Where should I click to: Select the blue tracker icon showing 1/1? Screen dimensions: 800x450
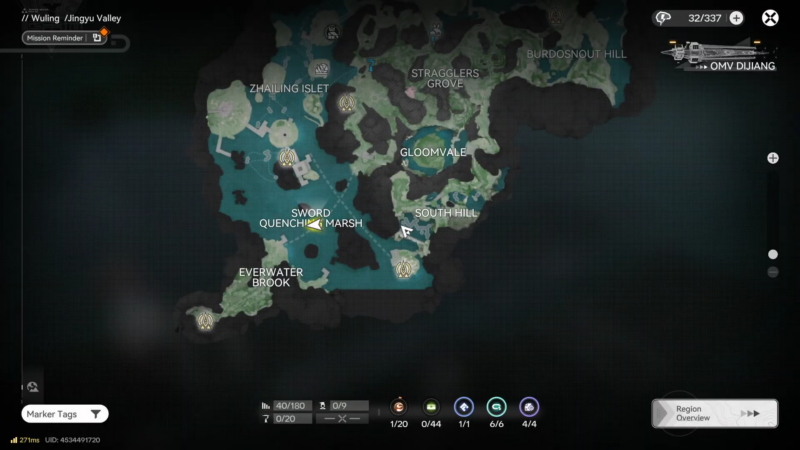pyautogui.click(x=464, y=406)
